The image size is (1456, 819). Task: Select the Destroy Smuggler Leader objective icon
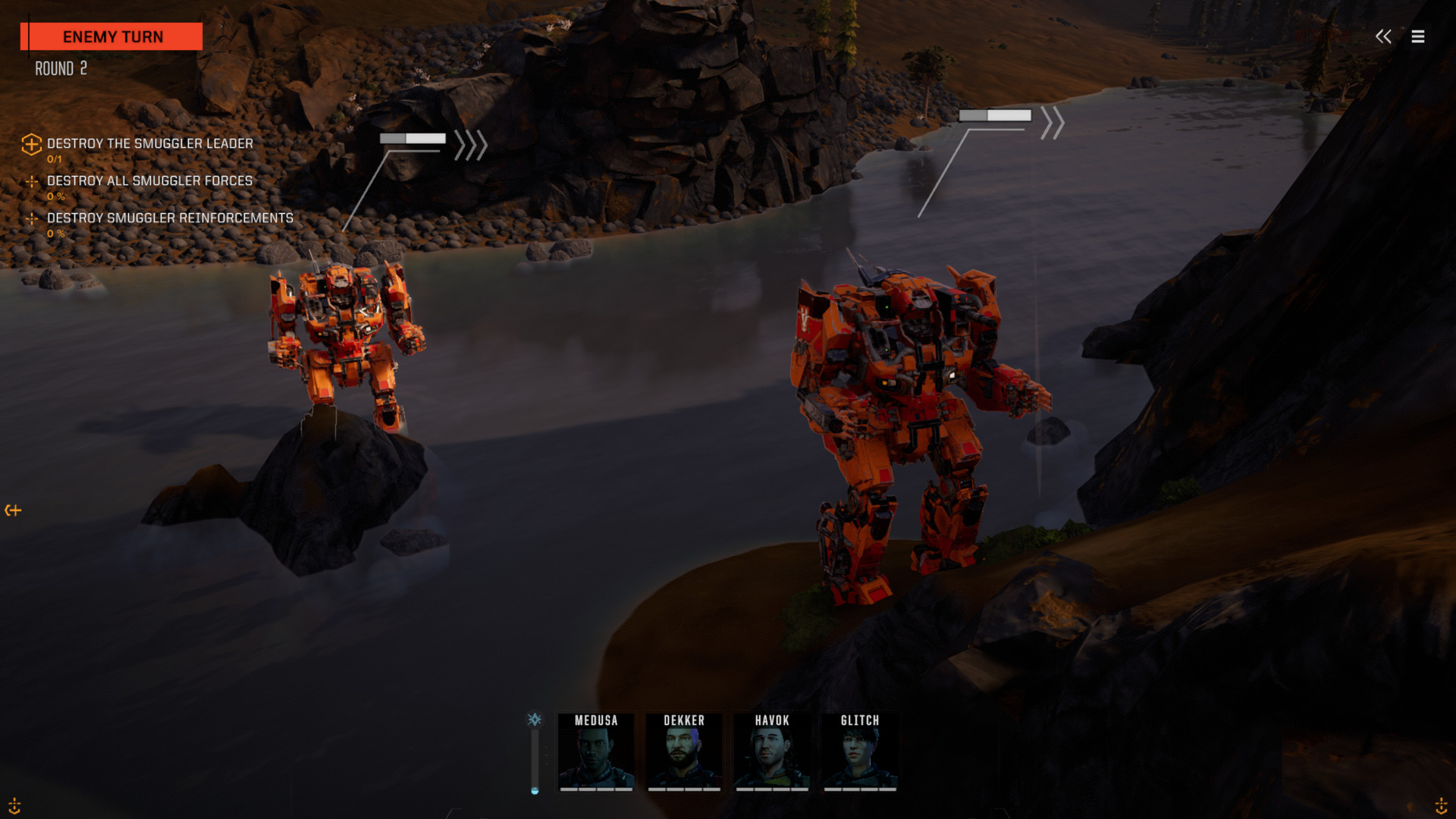tap(31, 144)
